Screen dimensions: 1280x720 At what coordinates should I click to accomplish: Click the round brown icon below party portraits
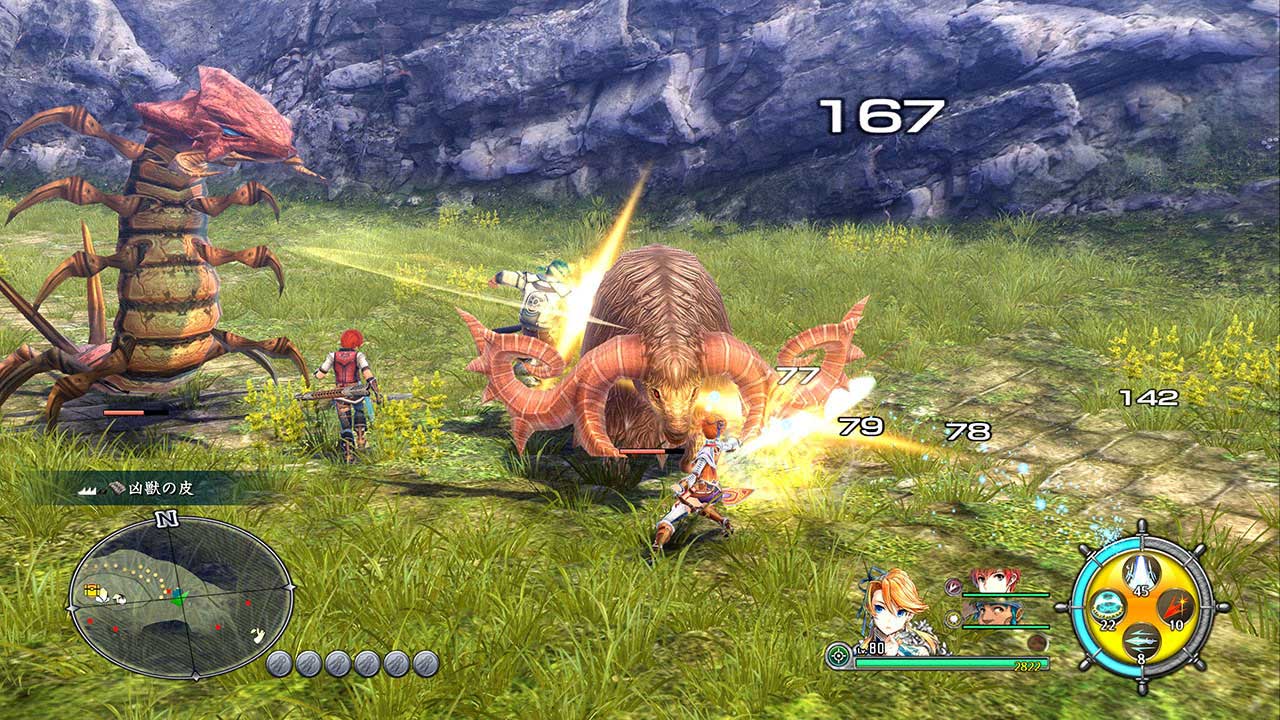click(1038, 643)
